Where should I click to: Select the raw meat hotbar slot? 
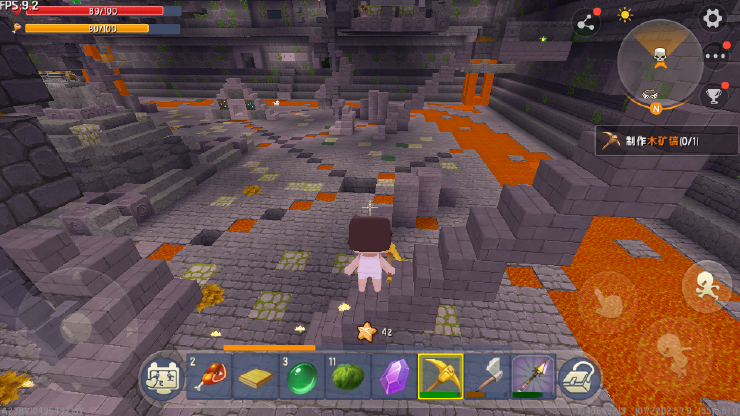point(206,377)
